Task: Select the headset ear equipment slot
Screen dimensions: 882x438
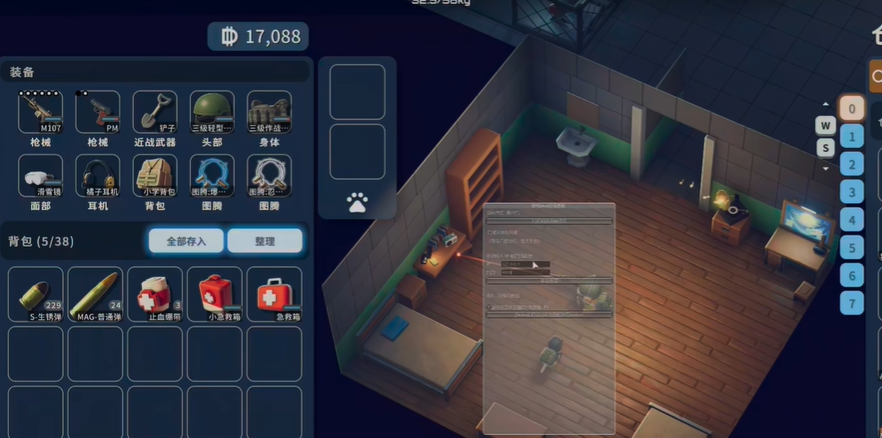Action: point(98,176)
